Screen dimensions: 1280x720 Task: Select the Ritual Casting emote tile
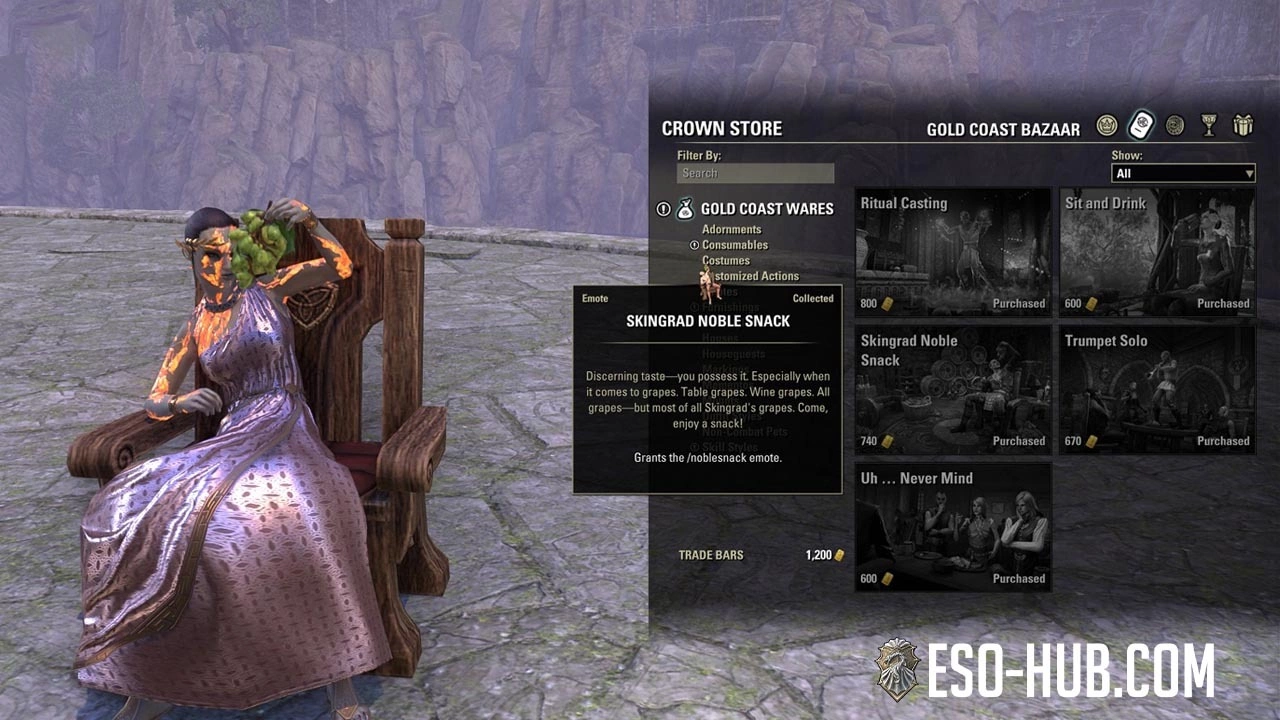click(x=953, y=252)
